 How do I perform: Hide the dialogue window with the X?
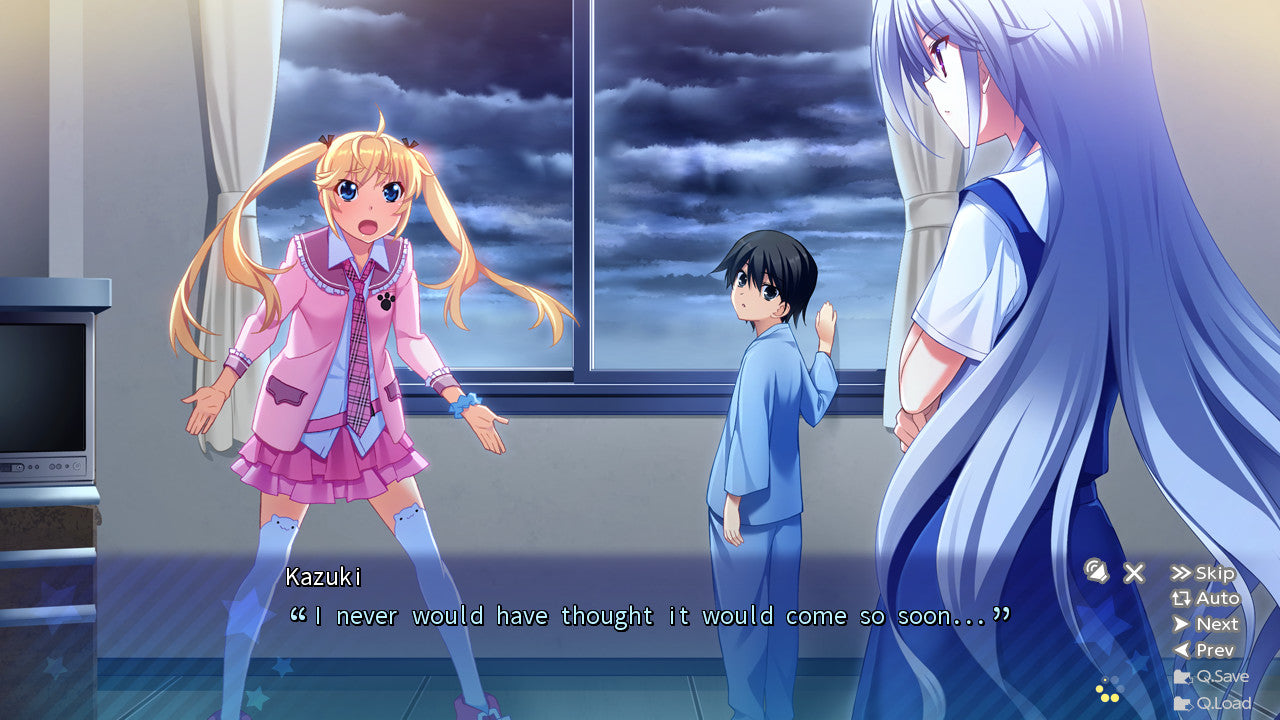(x=1134, y=572)
